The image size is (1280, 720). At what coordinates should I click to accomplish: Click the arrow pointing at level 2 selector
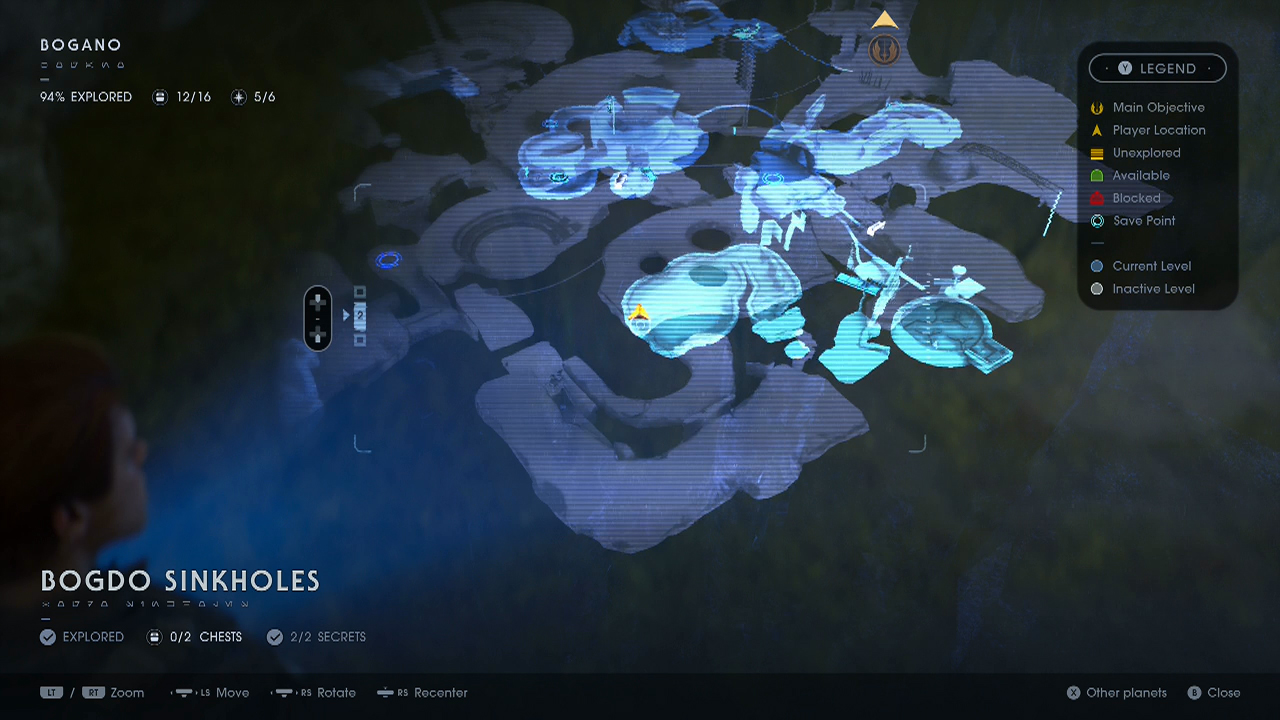coord(345,313)
